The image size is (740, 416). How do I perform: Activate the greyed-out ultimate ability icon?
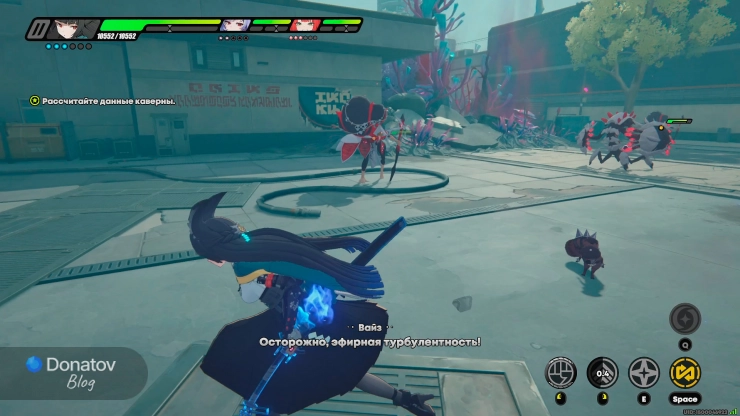point(685,320)
